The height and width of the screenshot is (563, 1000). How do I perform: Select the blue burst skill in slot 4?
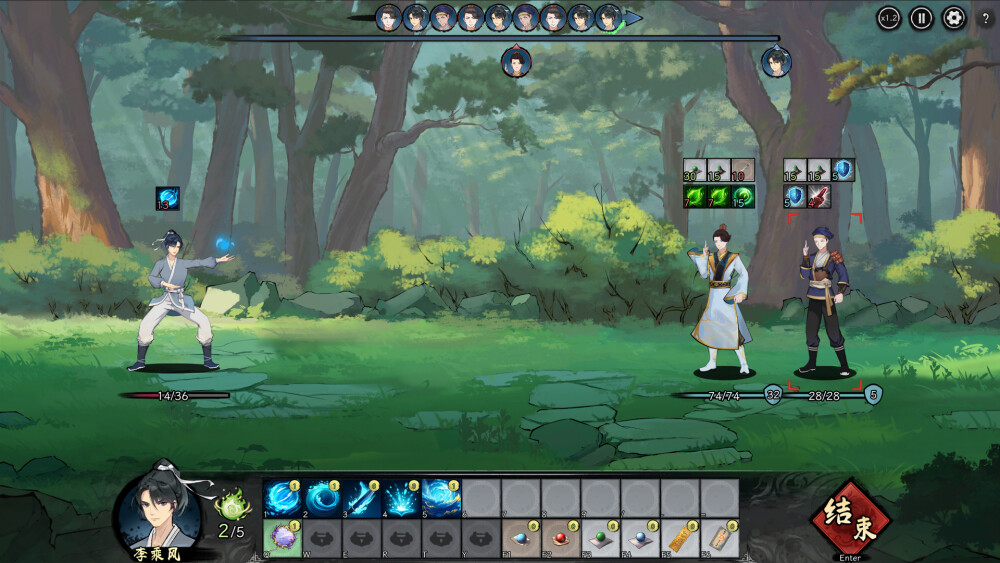click(x=402, y=498)
